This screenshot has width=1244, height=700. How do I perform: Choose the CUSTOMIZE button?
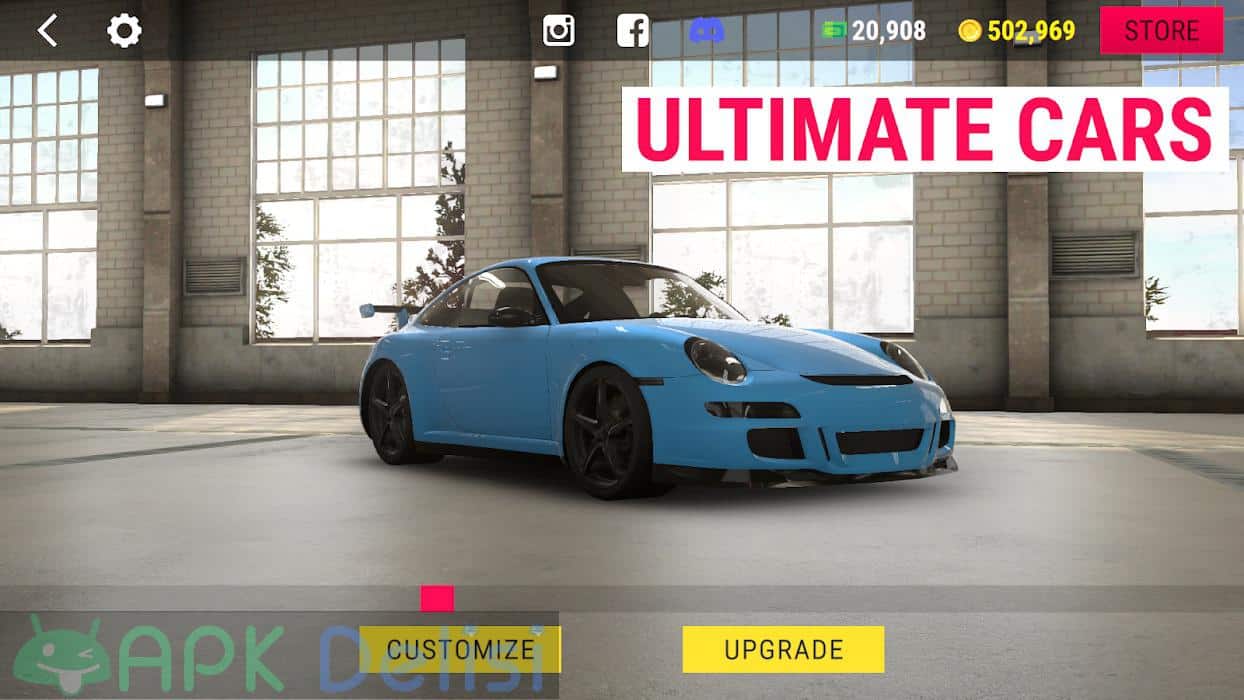click(460, 649)
